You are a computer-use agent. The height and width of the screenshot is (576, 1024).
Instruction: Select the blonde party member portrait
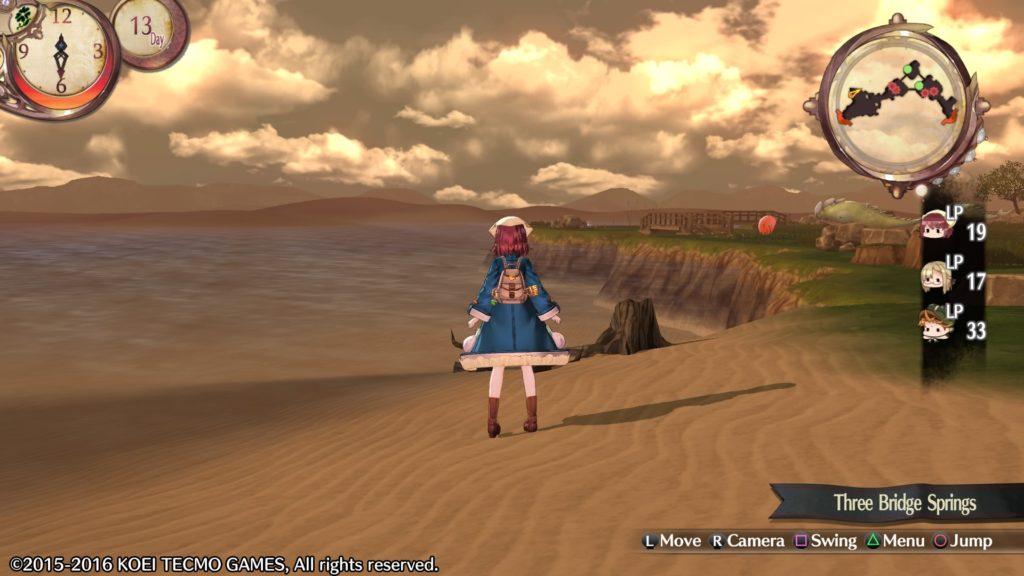click(x=936, y=277)
